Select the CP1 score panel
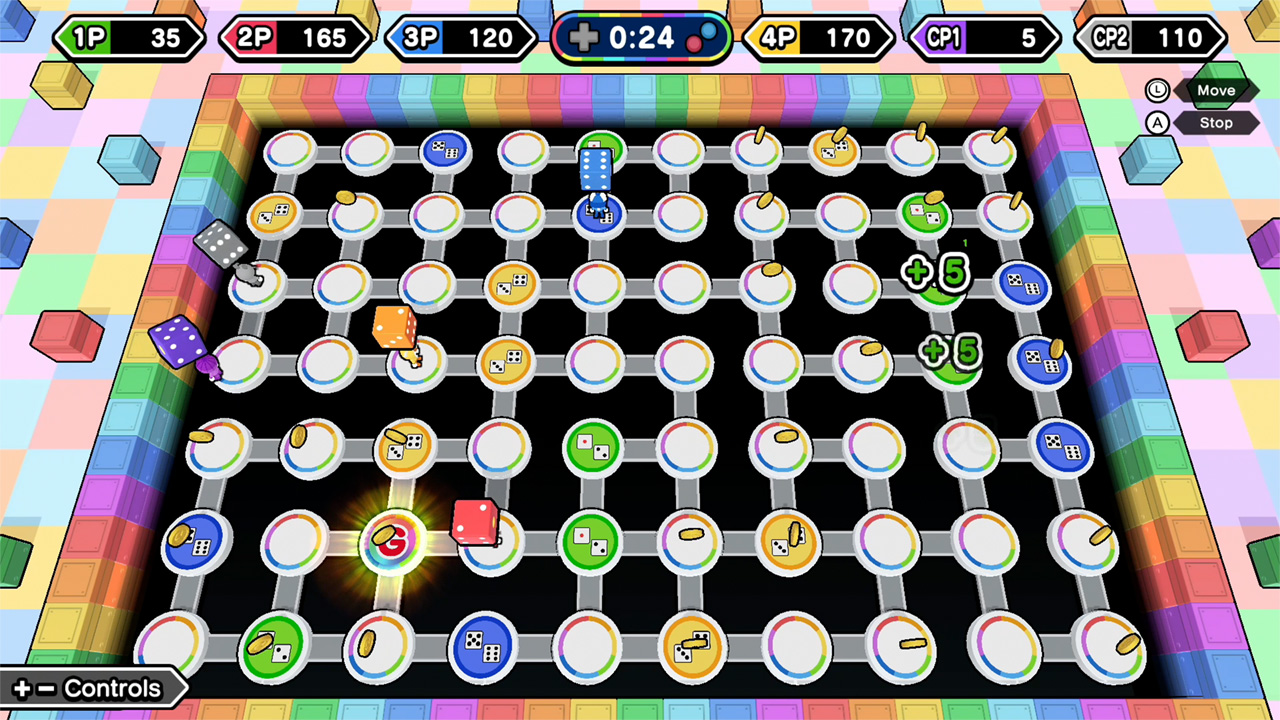1280x720 pixels. [x=983, y=38]
